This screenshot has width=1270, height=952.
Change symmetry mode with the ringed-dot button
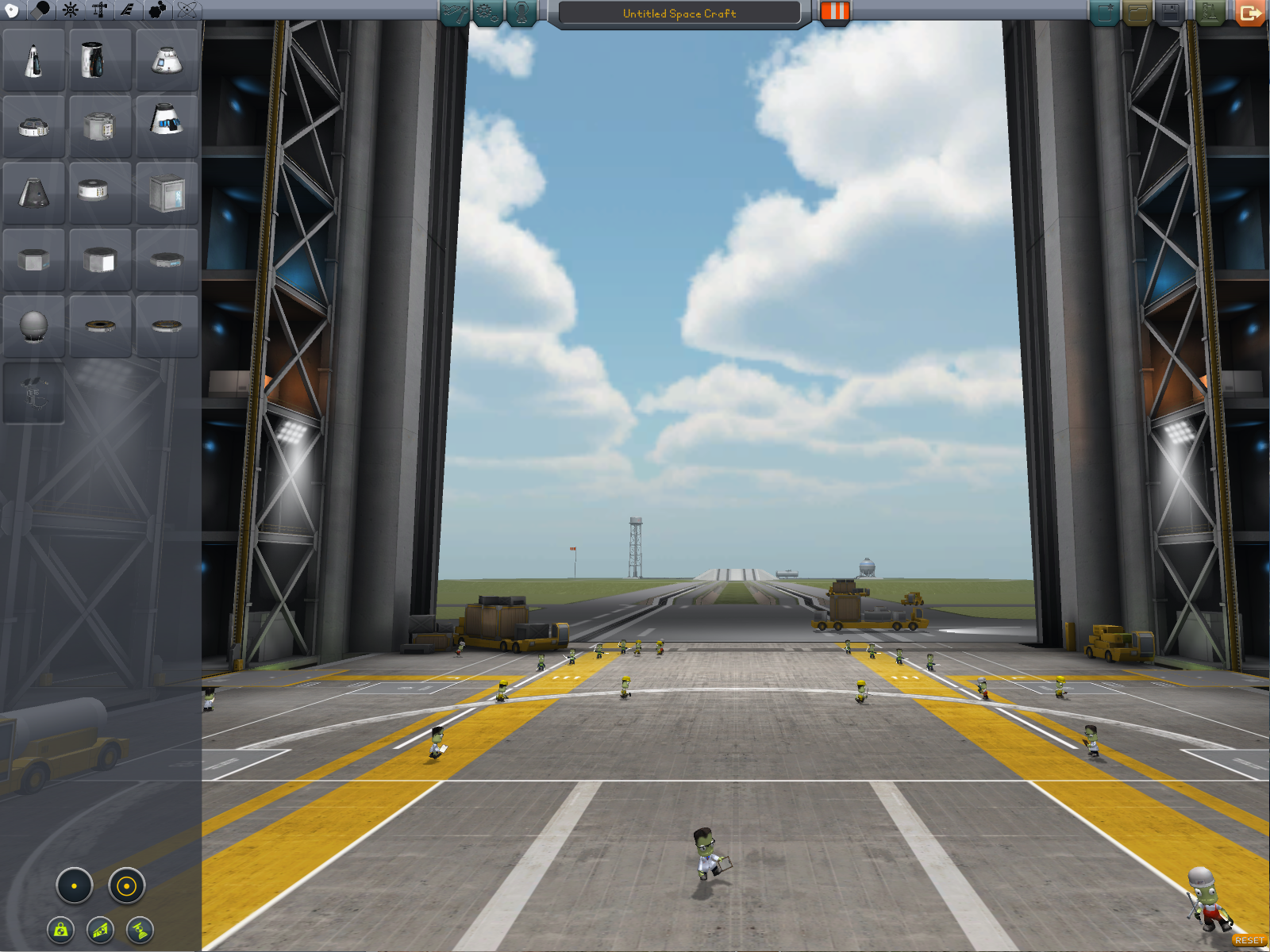pyautogui.click(x=126, y=886)
